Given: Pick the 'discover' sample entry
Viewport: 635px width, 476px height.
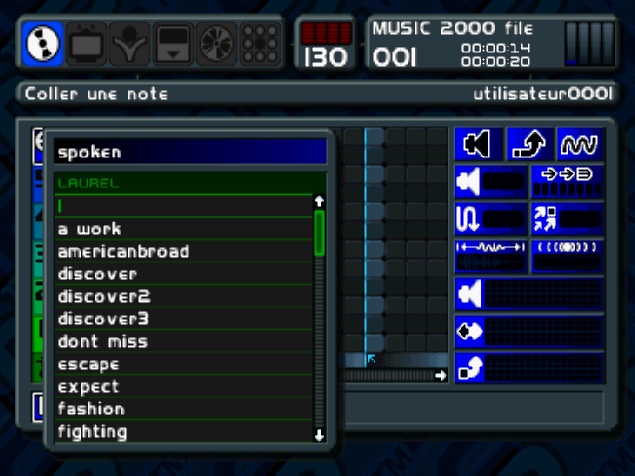Looking at the screenshot, I should pos(97,274).
